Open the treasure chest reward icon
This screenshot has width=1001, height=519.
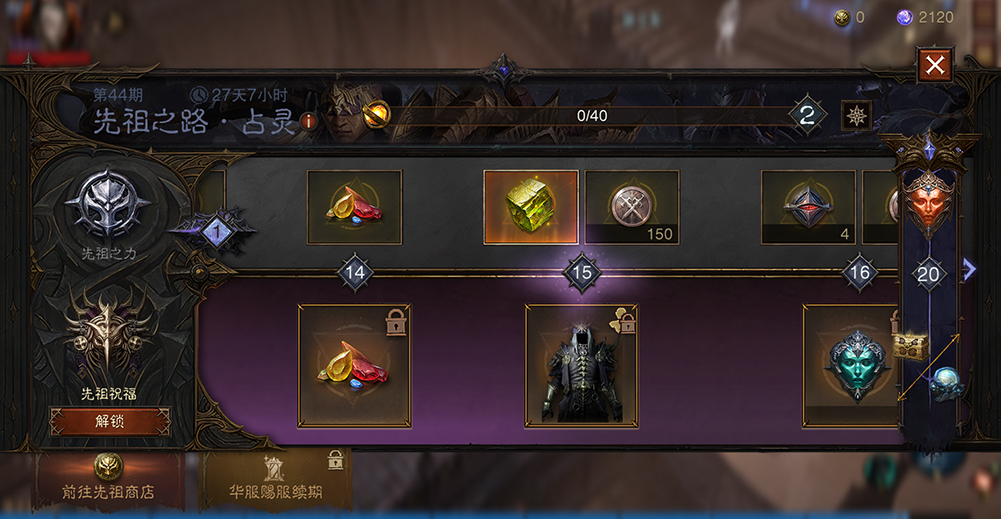point(911,346)
